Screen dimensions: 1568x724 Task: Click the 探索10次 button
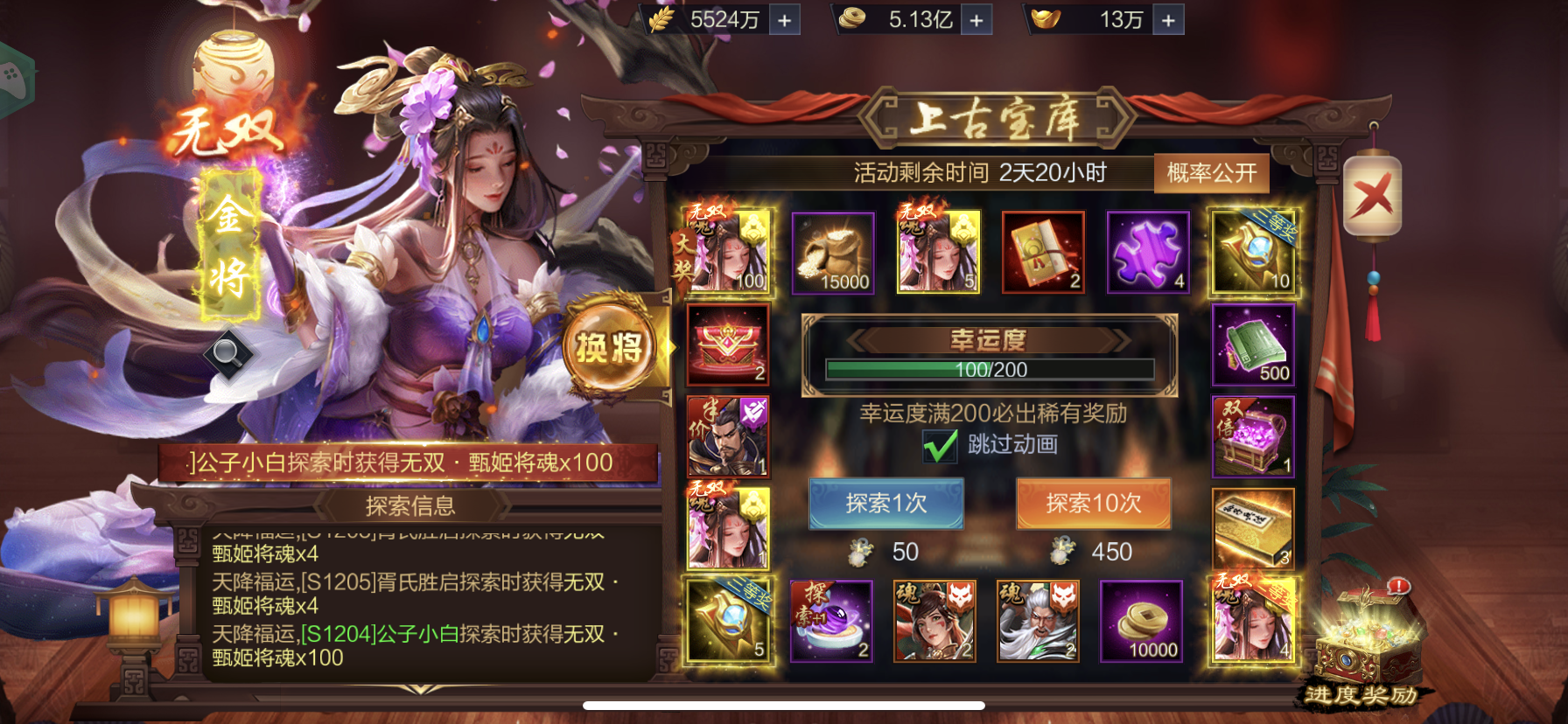(x=1093, y=505)
